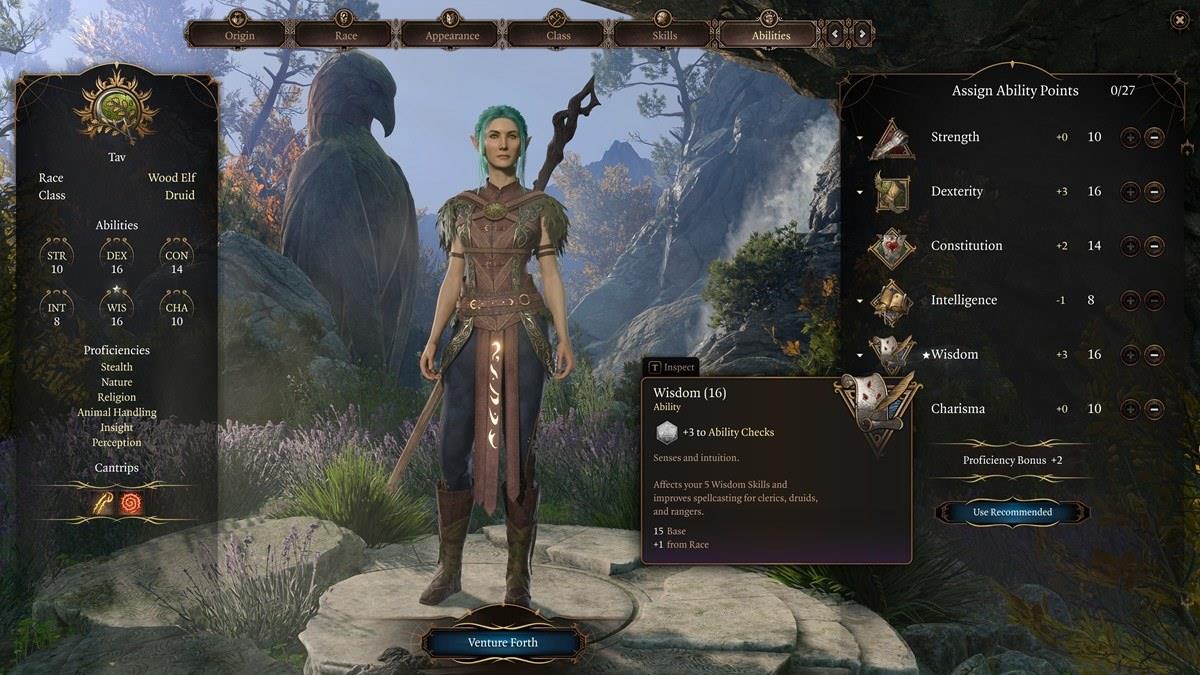The height and width of the screenshot is (675, 1200).
Task: Raise Charisma with the plus button
Action: 1130,408
